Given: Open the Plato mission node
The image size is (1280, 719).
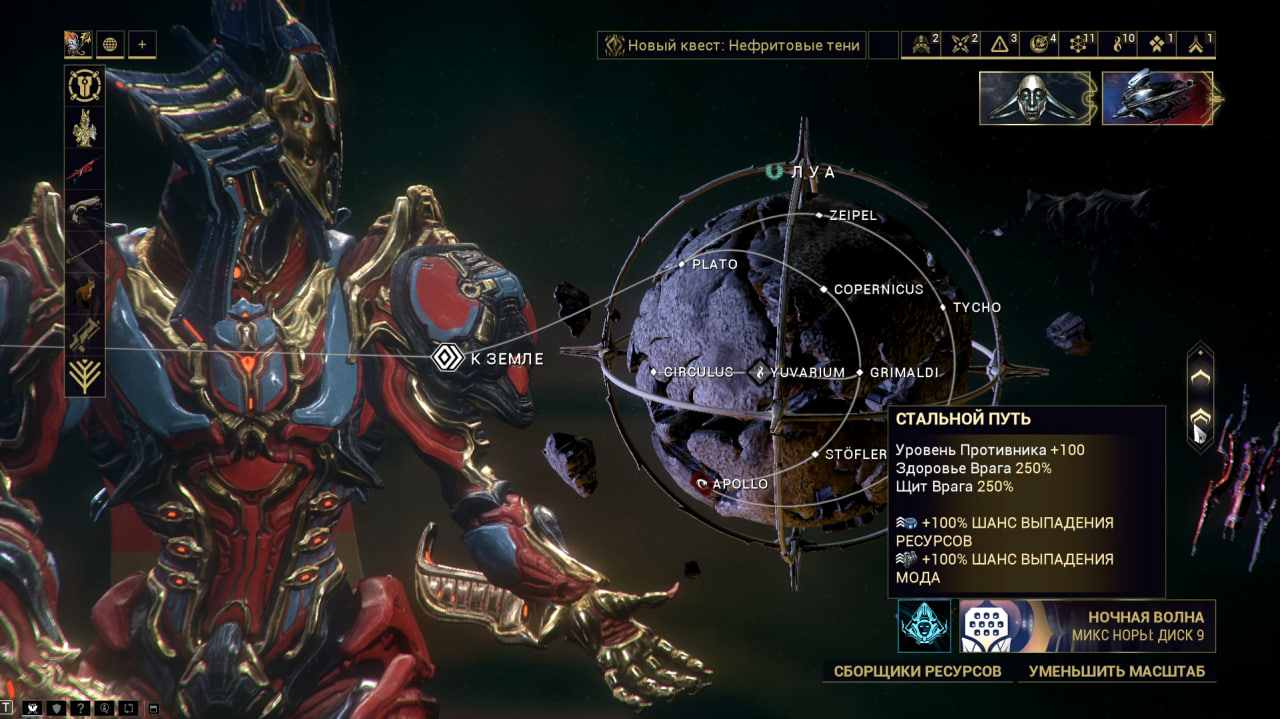Looking at the screenshot, I should (x=682, y=265).
